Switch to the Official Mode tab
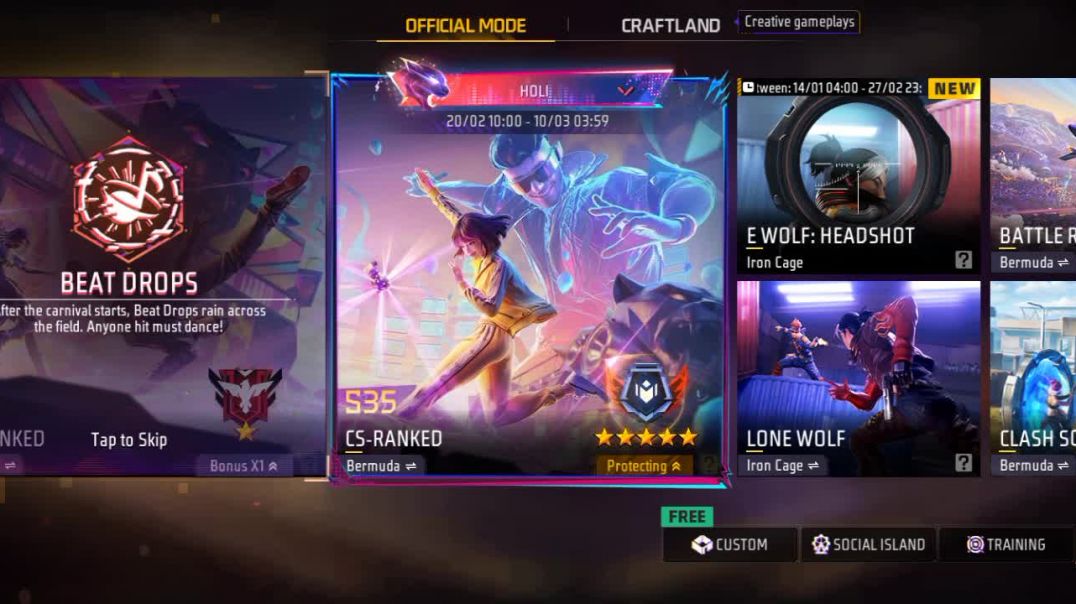 [x=465, y=26]
